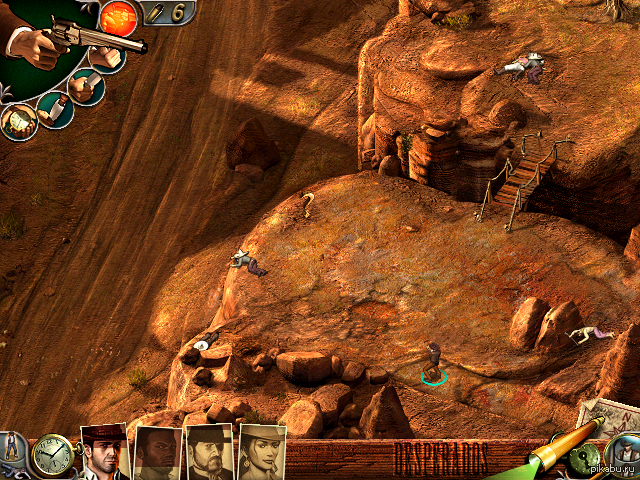Select Doc McCoy's bearded portrait
Screen dimensions: 640x480
point(210,455)
